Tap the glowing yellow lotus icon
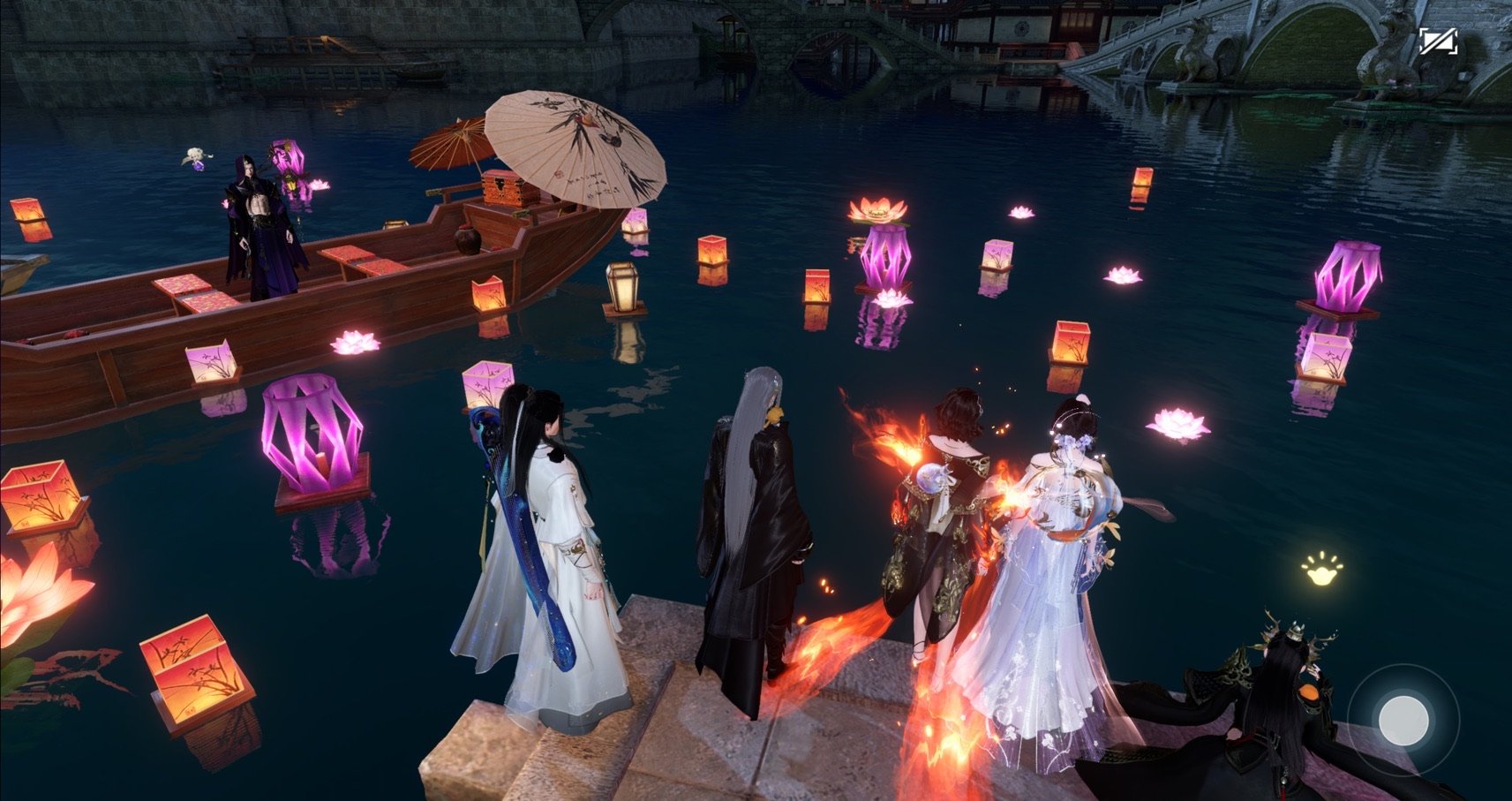1512x801 pixels. tap(1321, 570)
